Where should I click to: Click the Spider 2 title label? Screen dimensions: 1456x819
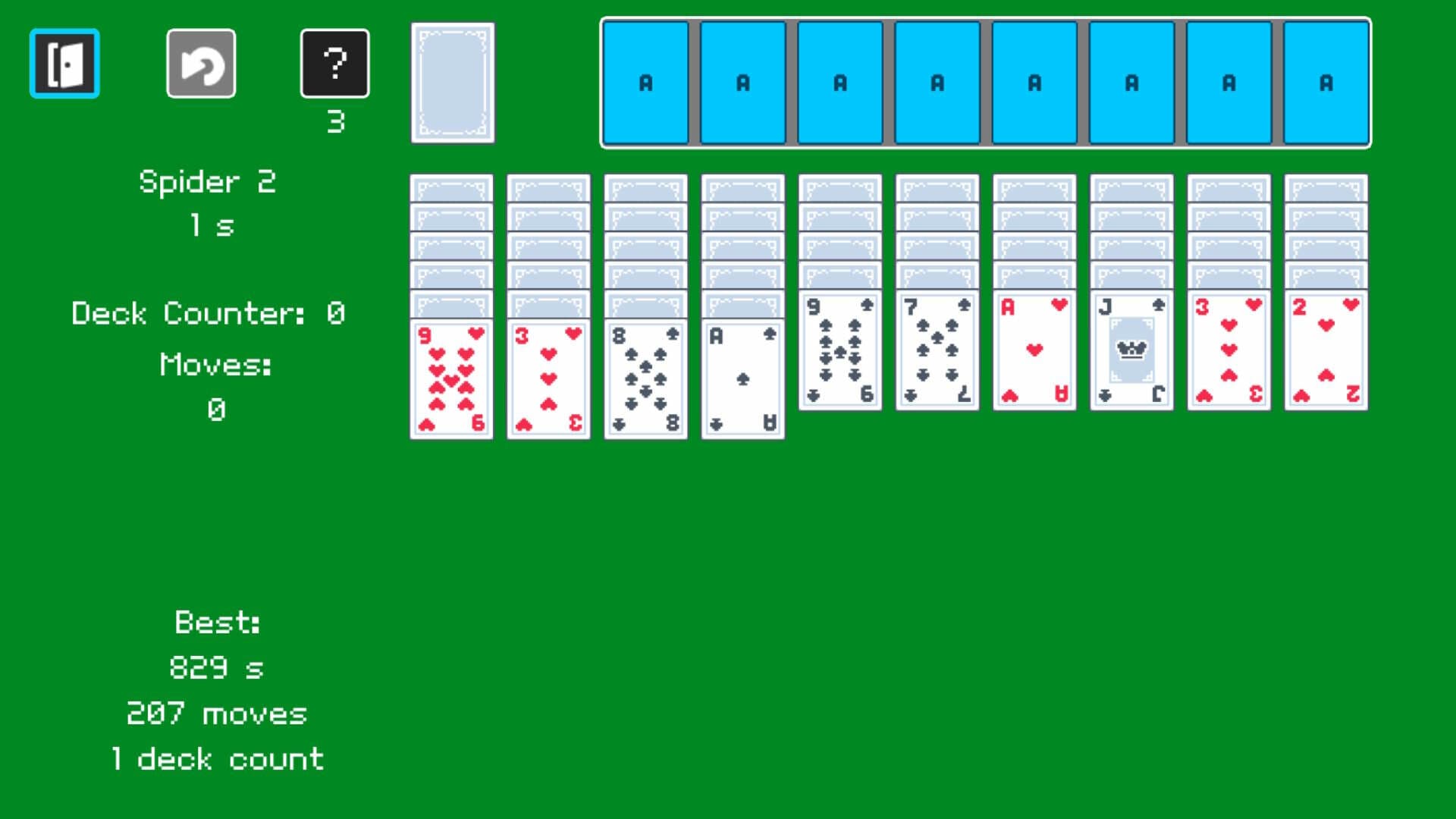point(207,182)
